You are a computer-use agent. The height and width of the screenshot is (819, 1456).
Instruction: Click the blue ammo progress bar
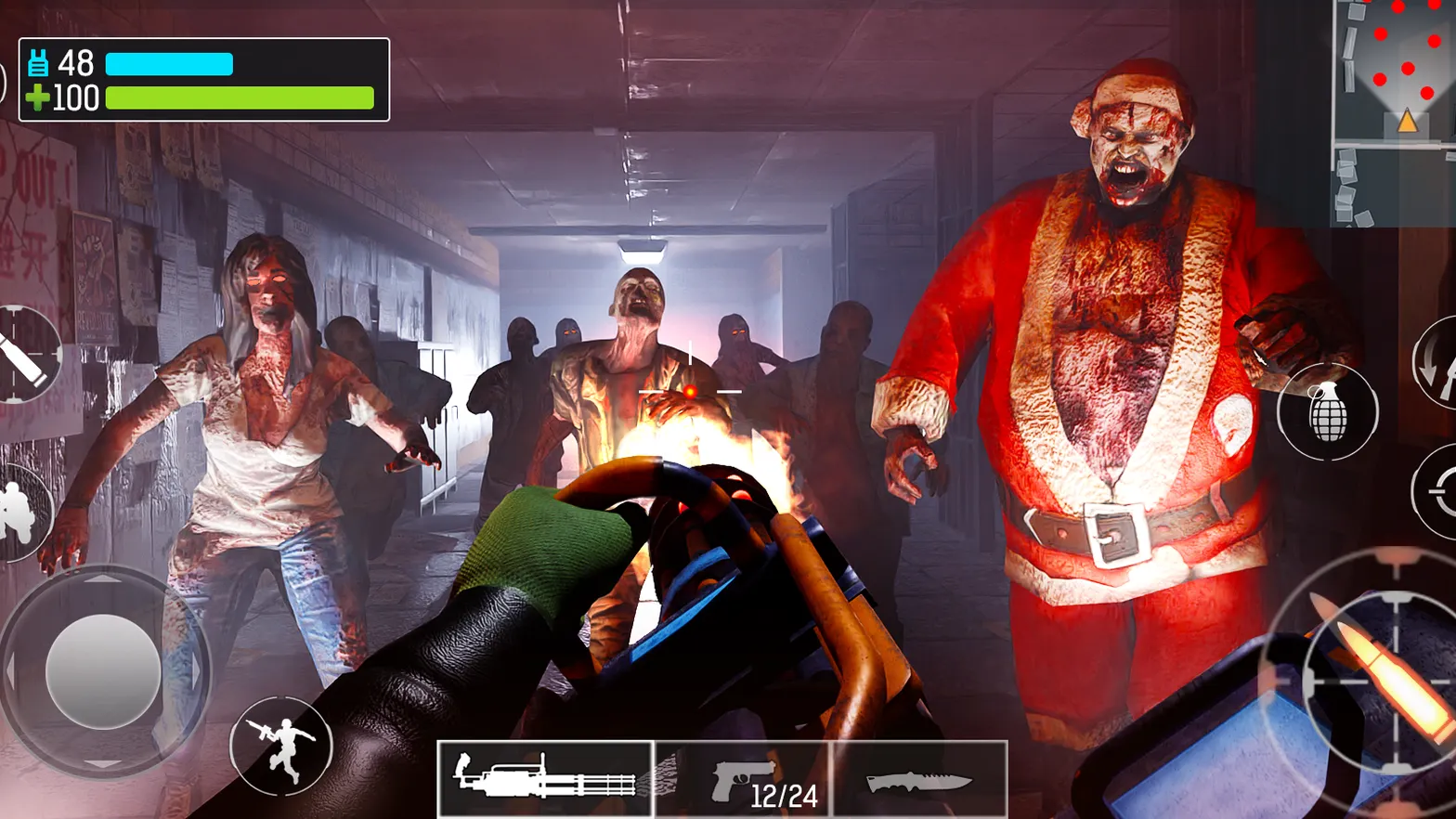pyautogui.click(x=172, y=64)
